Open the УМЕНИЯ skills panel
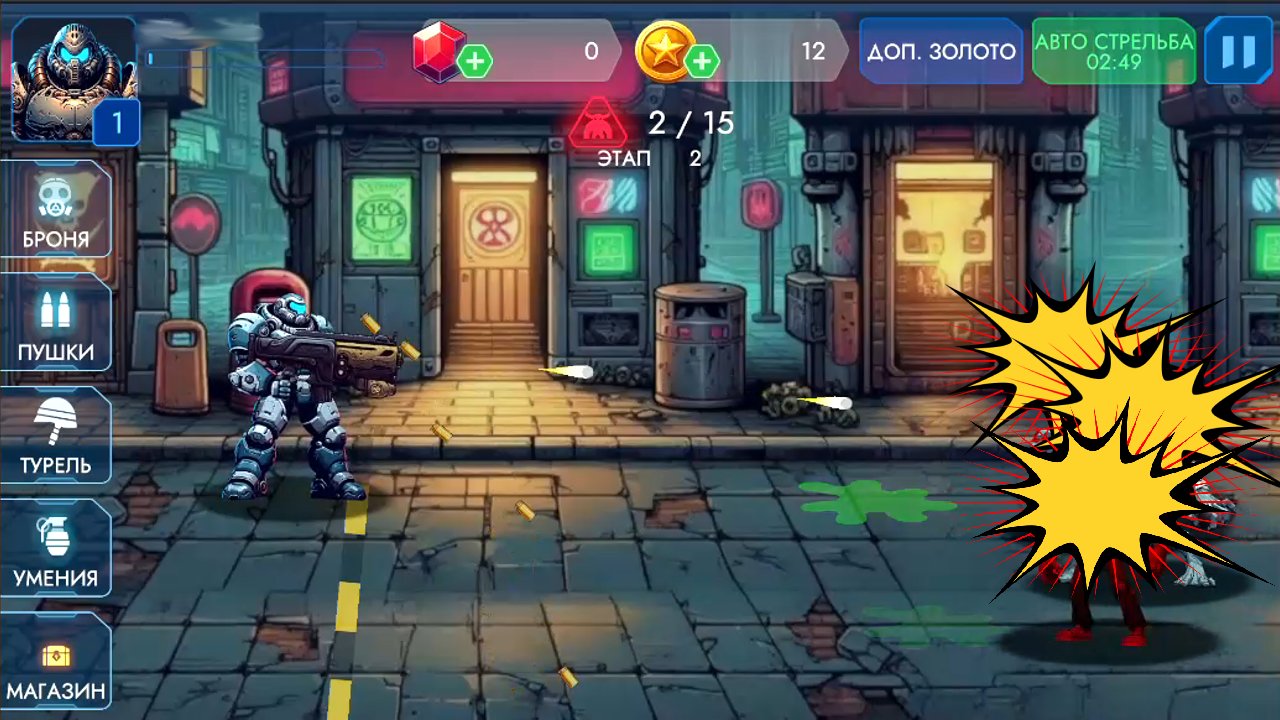1280x720 pixels. click(x=57, y=547)
